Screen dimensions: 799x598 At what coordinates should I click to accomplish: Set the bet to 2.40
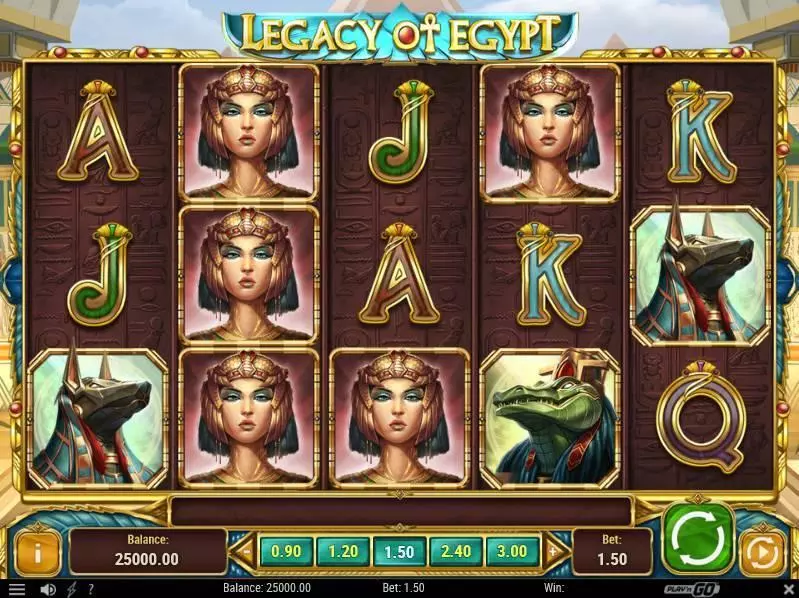(457, 550)
